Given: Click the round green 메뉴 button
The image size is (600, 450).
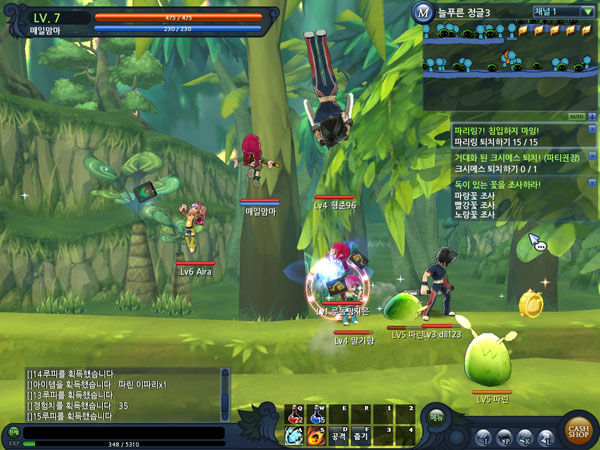Looking at the screenshot, I should pyautogui.click(x=437, y=417).
